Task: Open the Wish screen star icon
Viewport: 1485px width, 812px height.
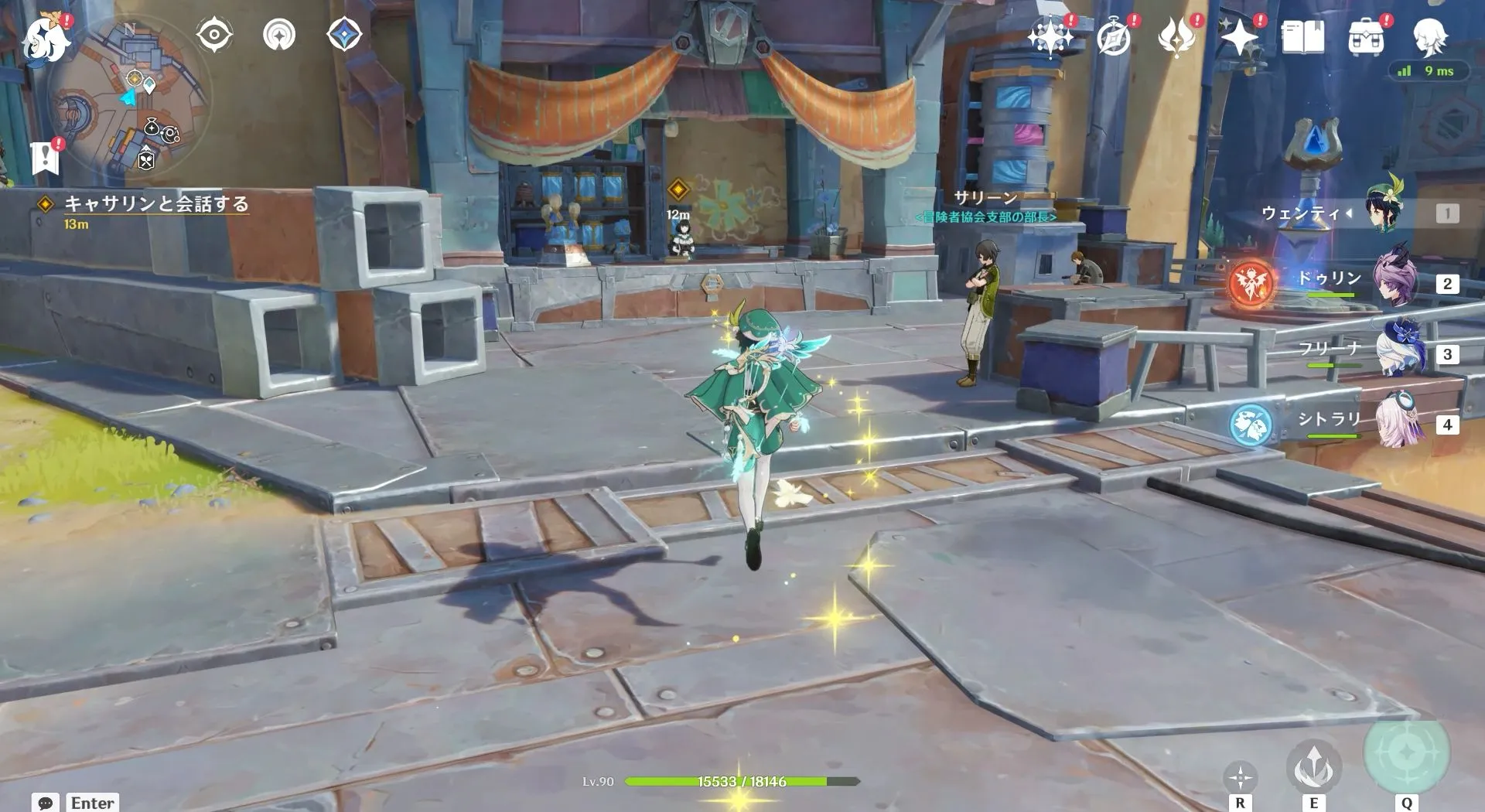Action: pyautogui.click(x=1239, y=35)
